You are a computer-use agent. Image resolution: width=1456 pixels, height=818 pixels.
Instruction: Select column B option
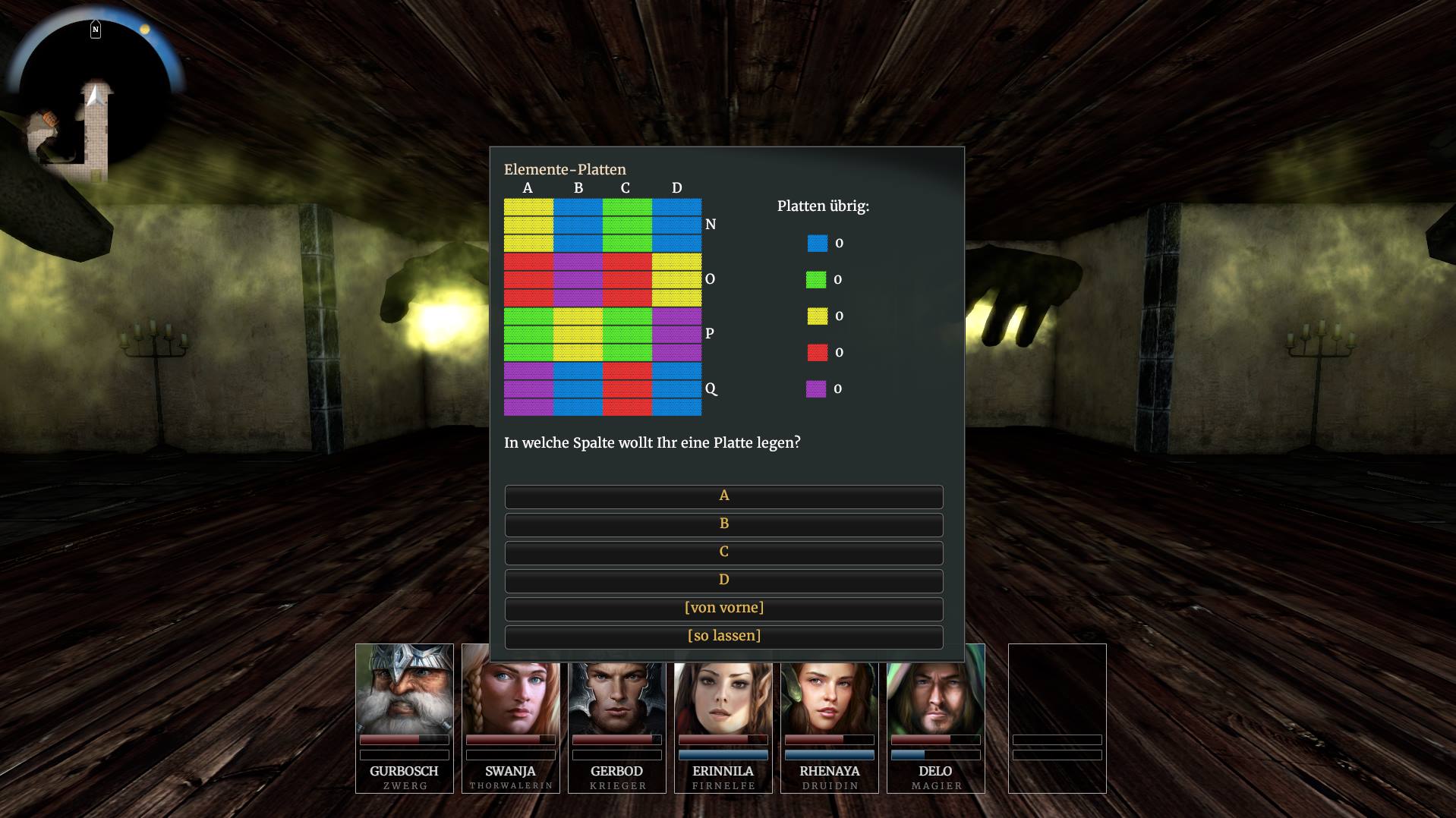(723, 524)
